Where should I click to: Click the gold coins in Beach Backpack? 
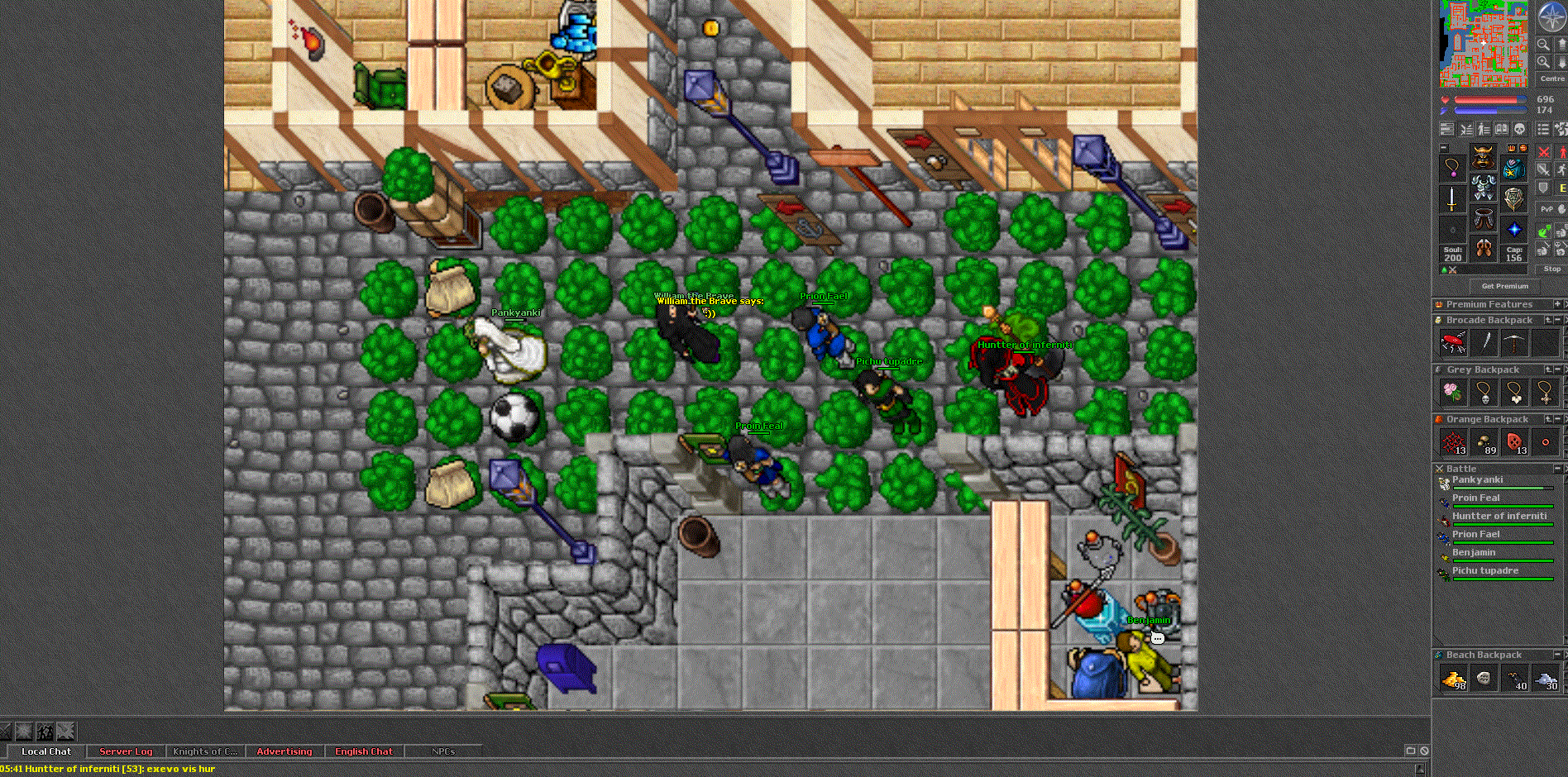point(1454,679)
